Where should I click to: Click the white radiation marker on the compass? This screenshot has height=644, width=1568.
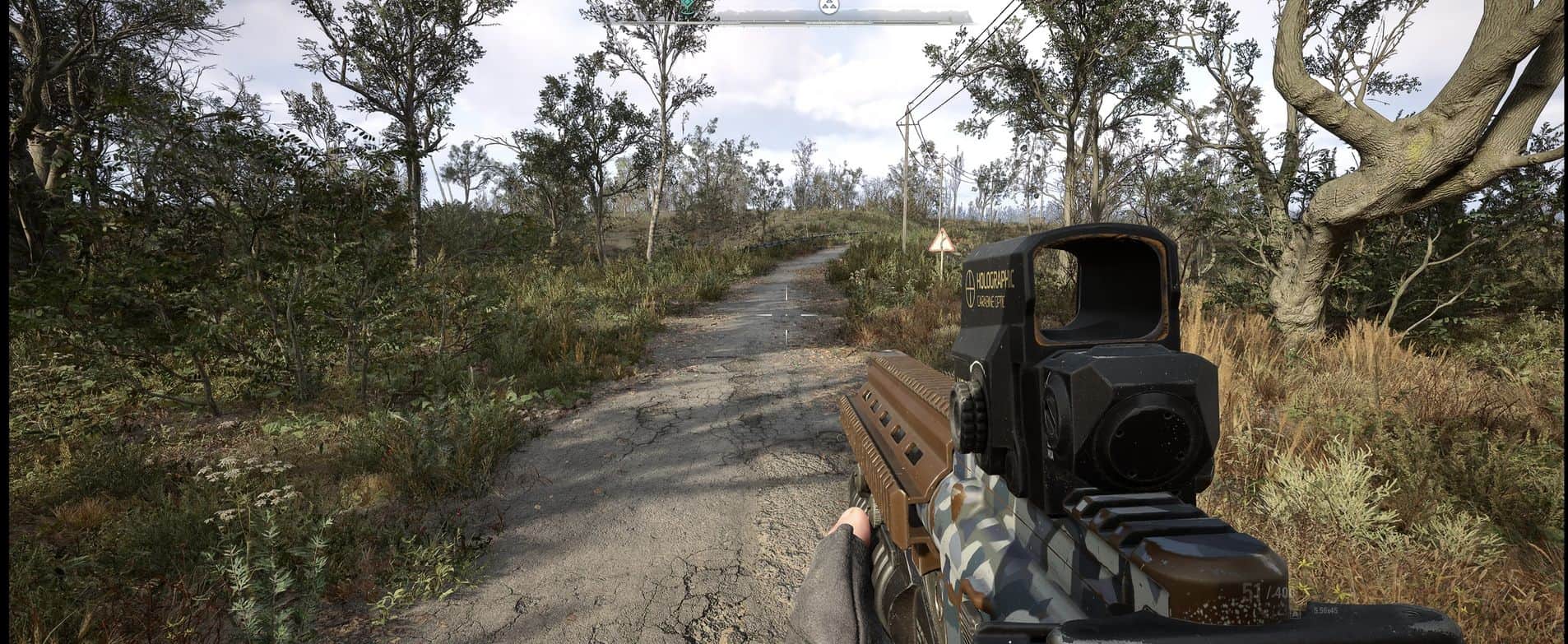[828, 7]
